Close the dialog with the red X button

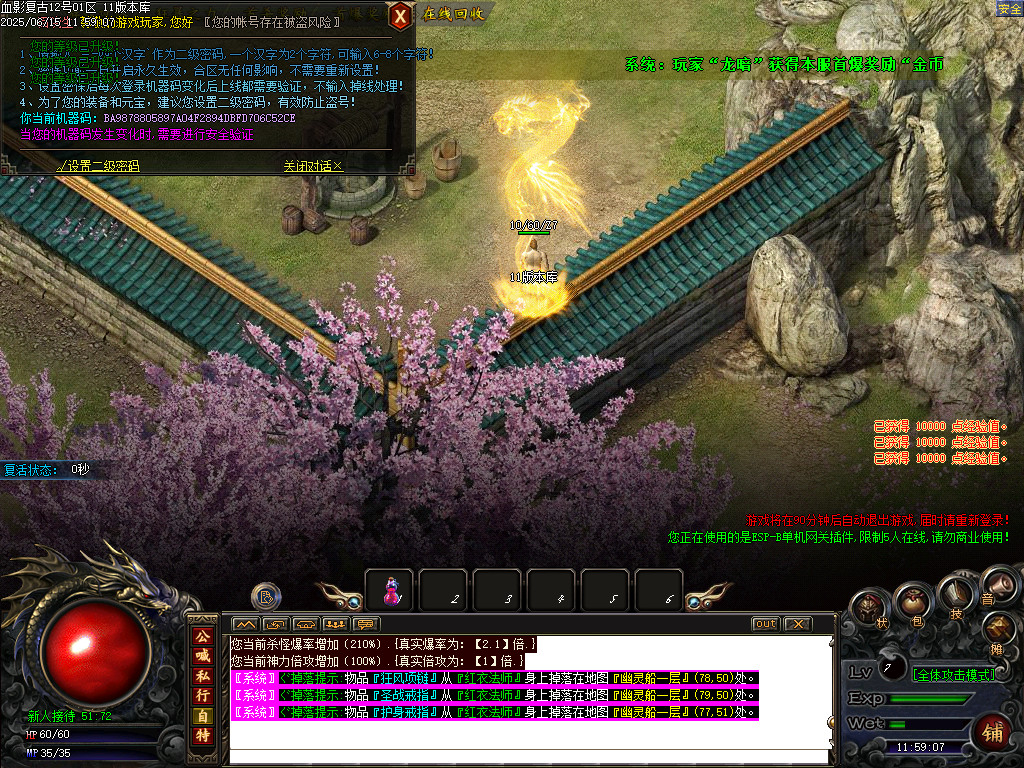[400, 15]
